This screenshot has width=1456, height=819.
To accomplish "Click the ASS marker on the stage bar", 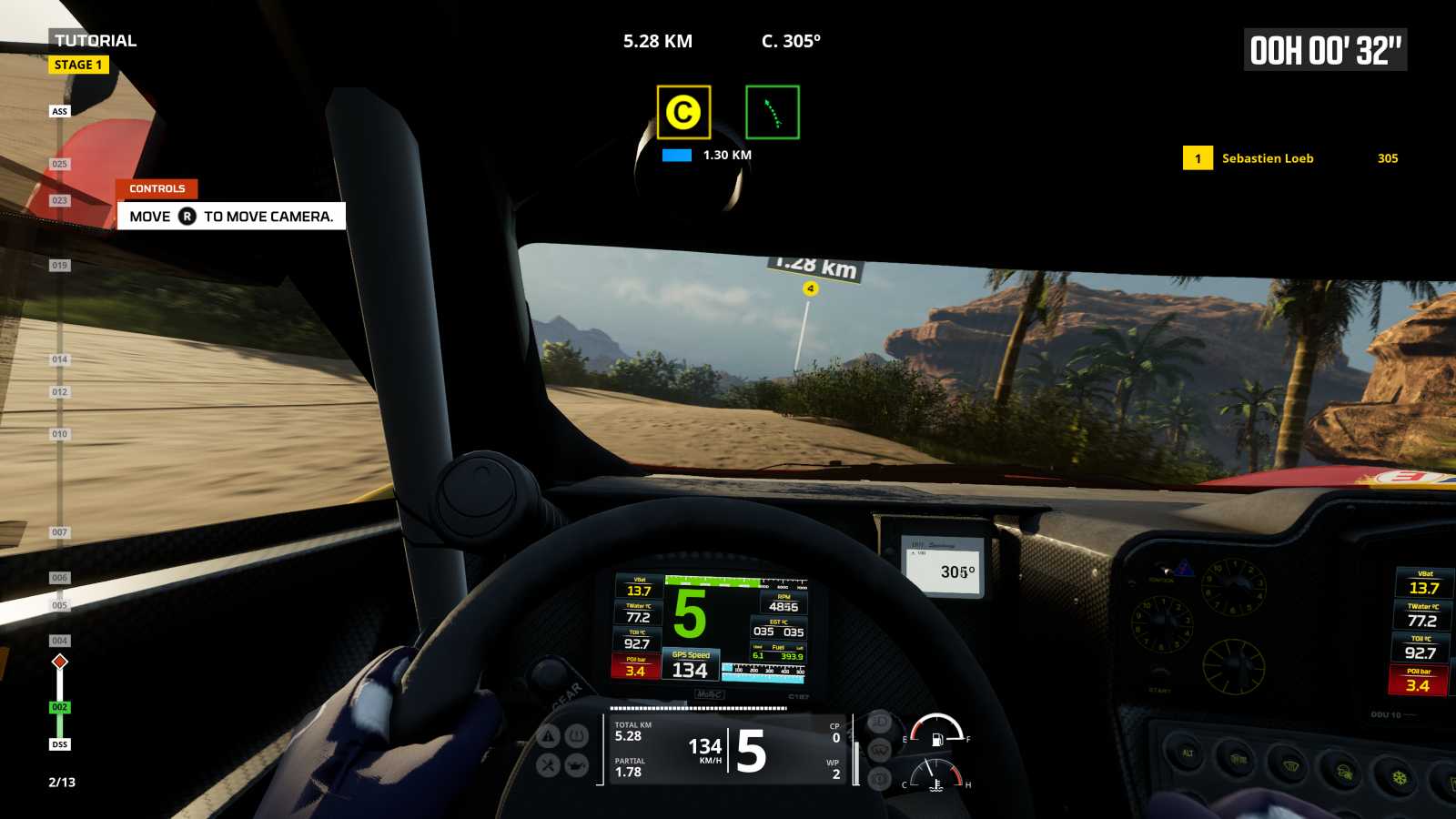I will (x=59, y=111).
